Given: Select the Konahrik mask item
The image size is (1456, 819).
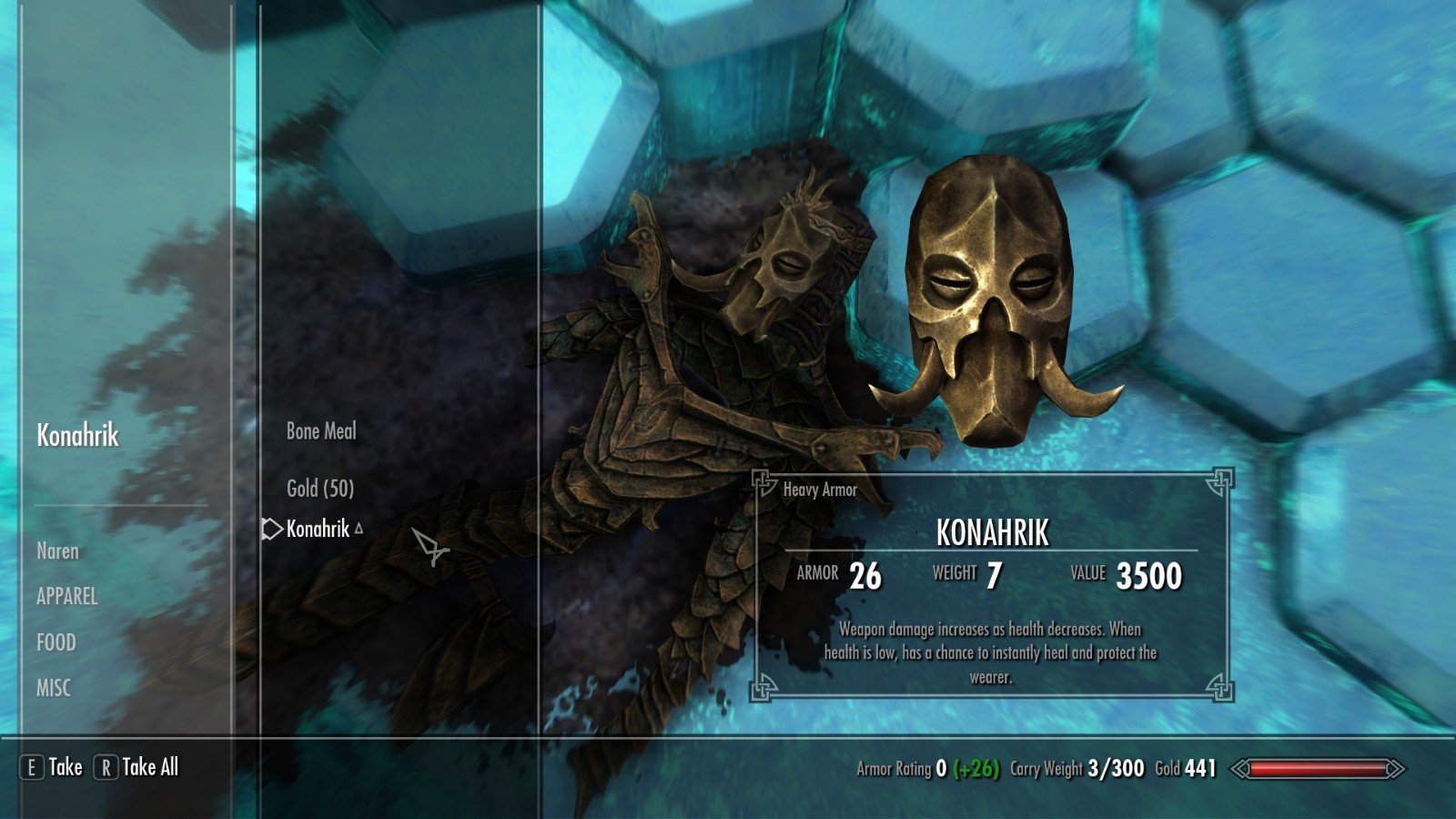Looking at the screenshot, I should pyautogui.click(x=318, y=529).
